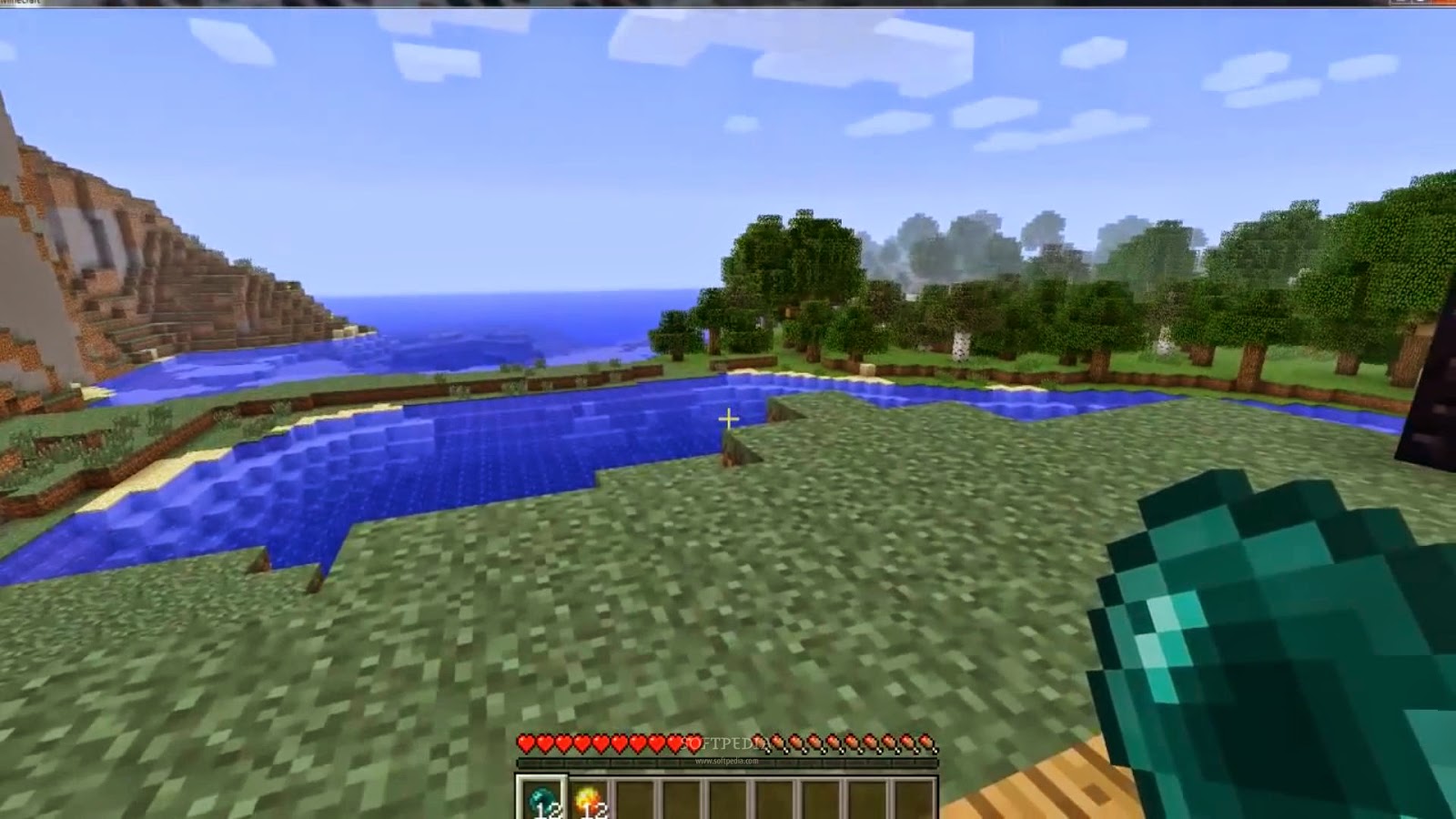This screenshot has height=819, width=1456.
Task: Click the item count on the ender pearl stack
Action: click(549, 810)
